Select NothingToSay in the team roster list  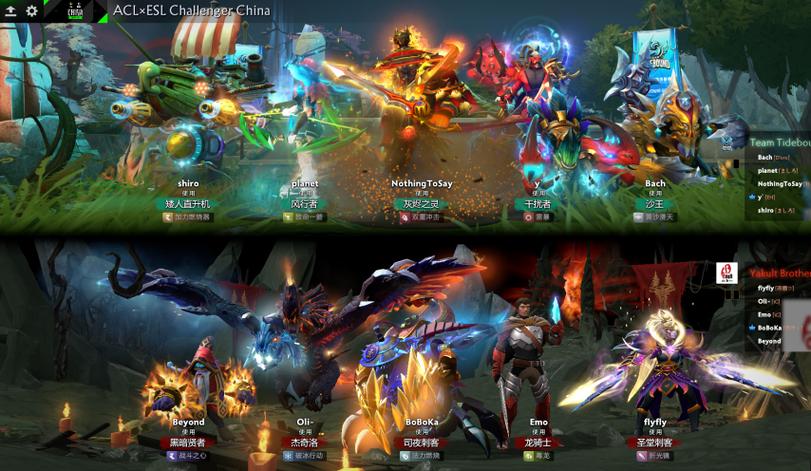(x=780, y=184)
